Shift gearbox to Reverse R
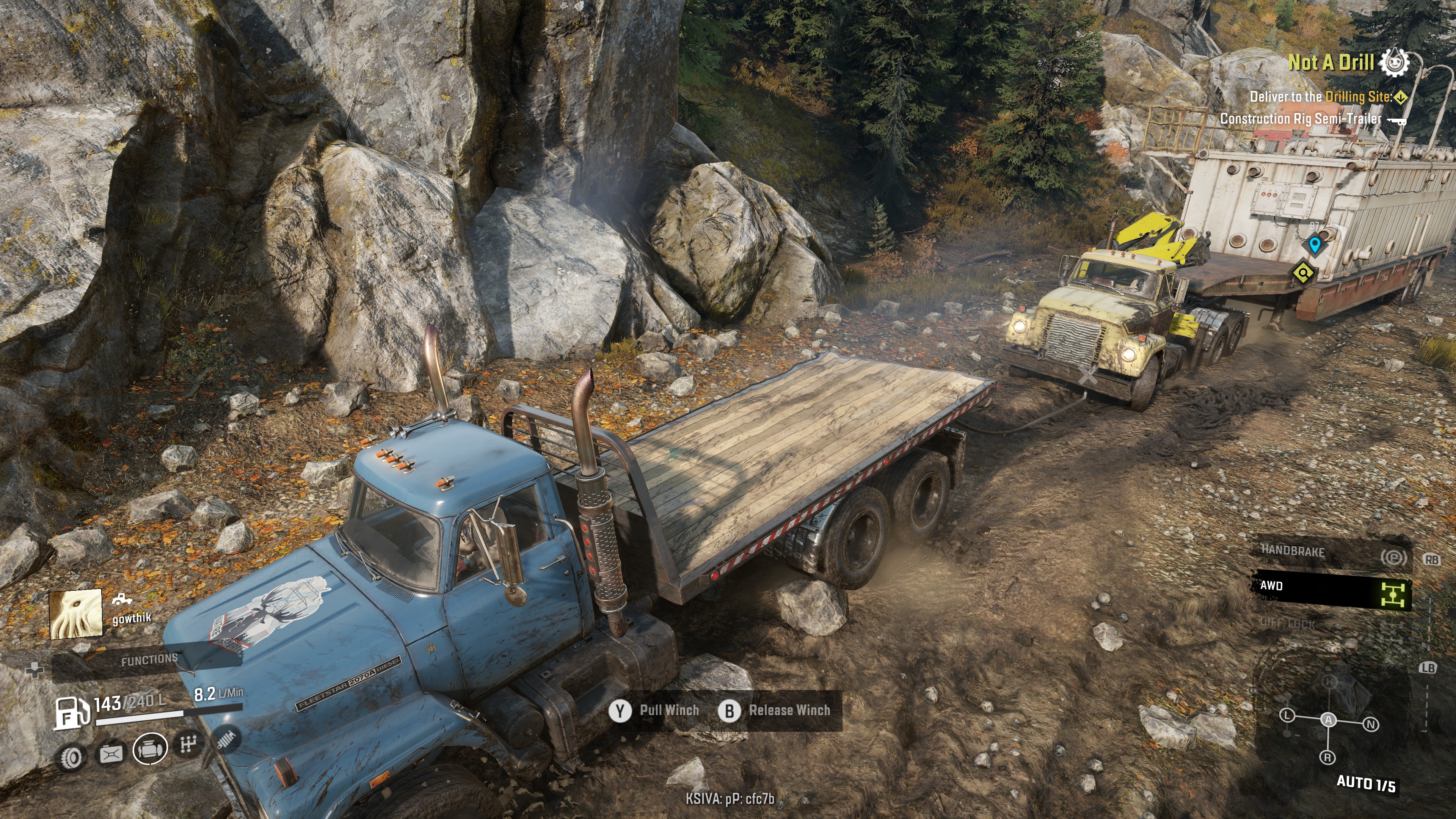Image resolution: width=1456 pixels, height=819 pixels. (x=1327, y=758)
